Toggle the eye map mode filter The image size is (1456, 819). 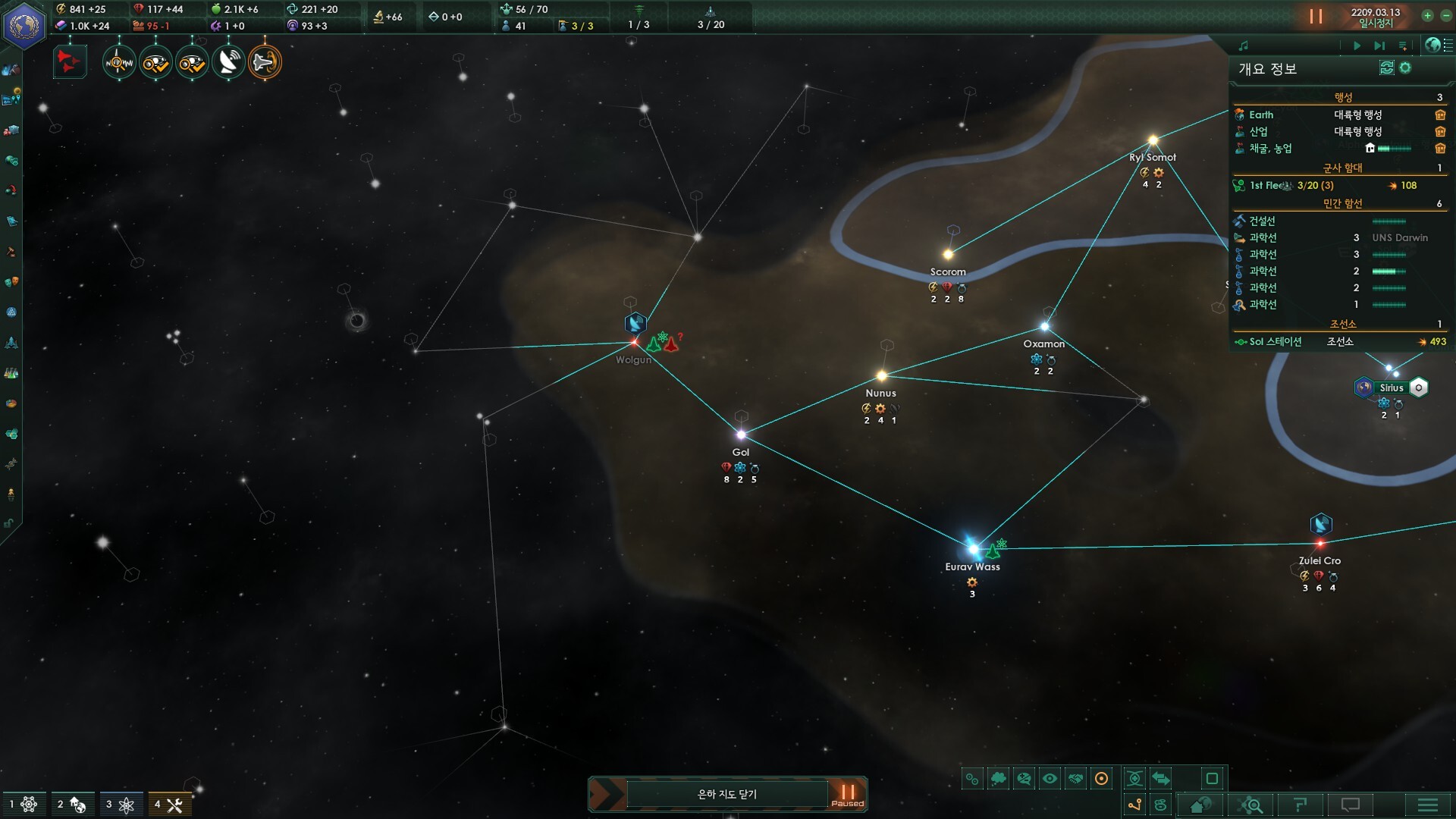click(x=1050, y=779)
